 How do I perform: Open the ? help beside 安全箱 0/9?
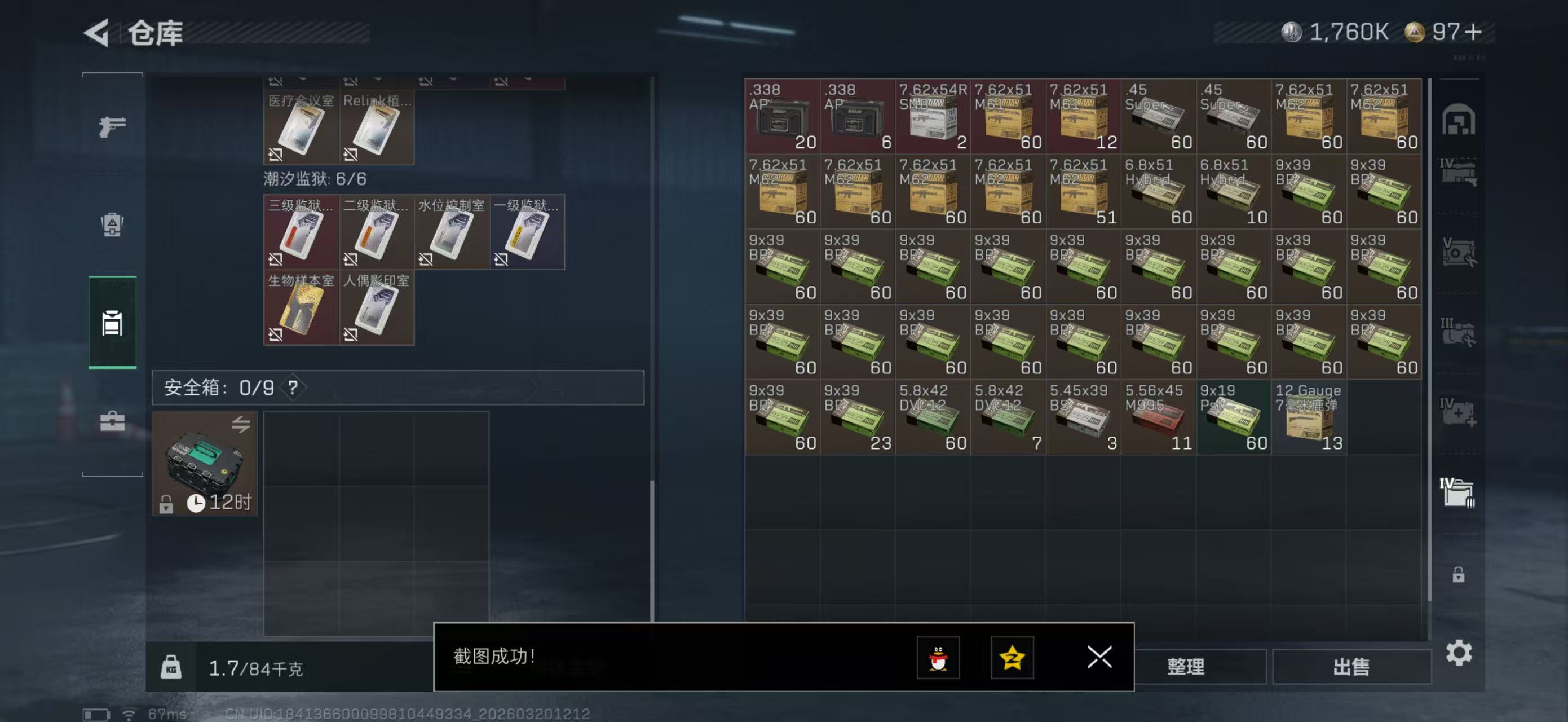coord(294,389)
